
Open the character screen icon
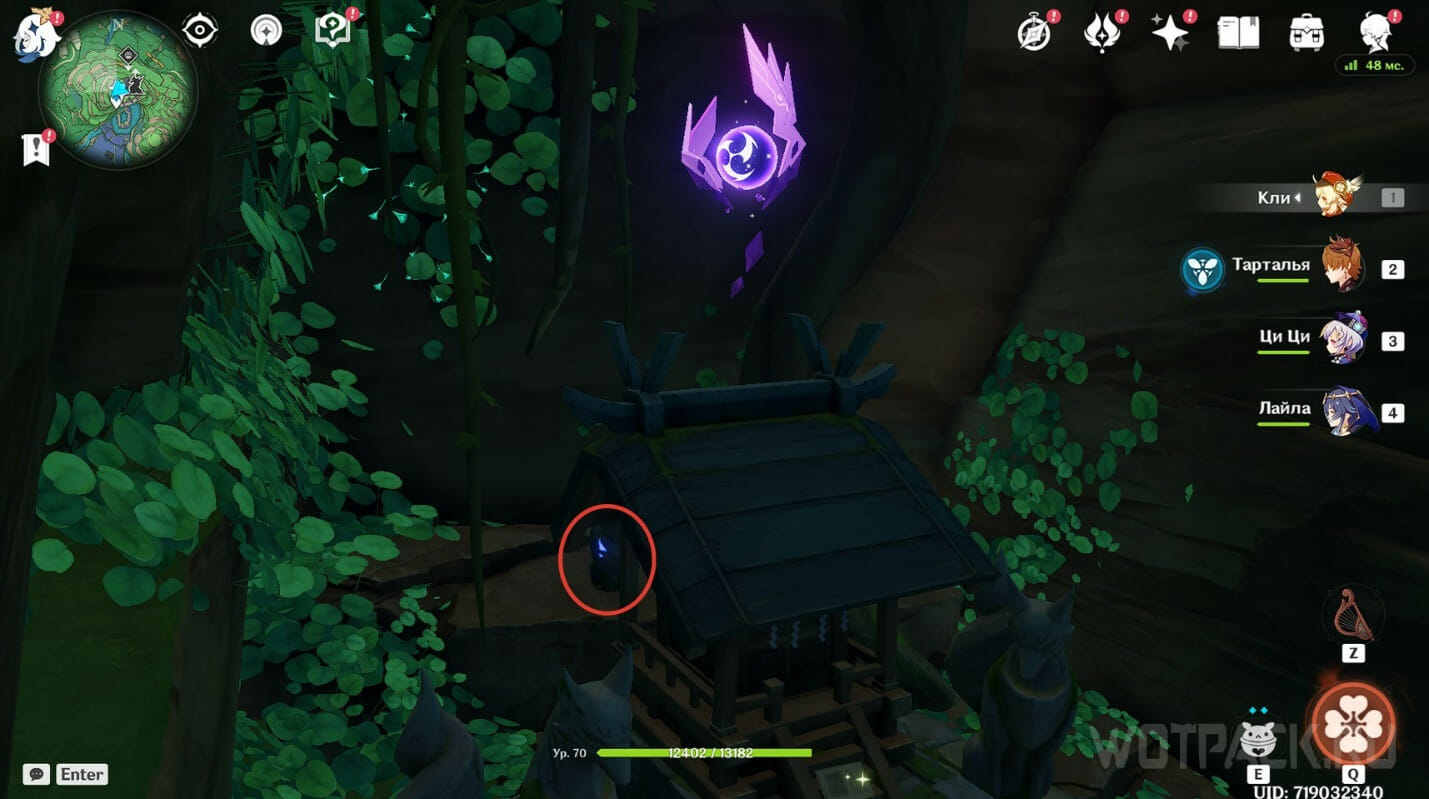(x=1376, y=31)
